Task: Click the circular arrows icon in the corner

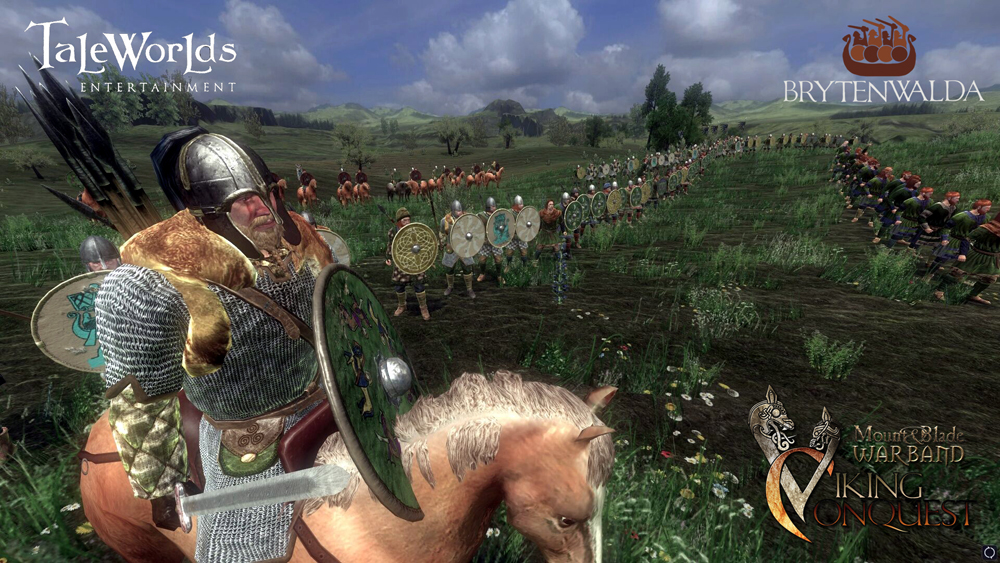Action: [989, 552]
